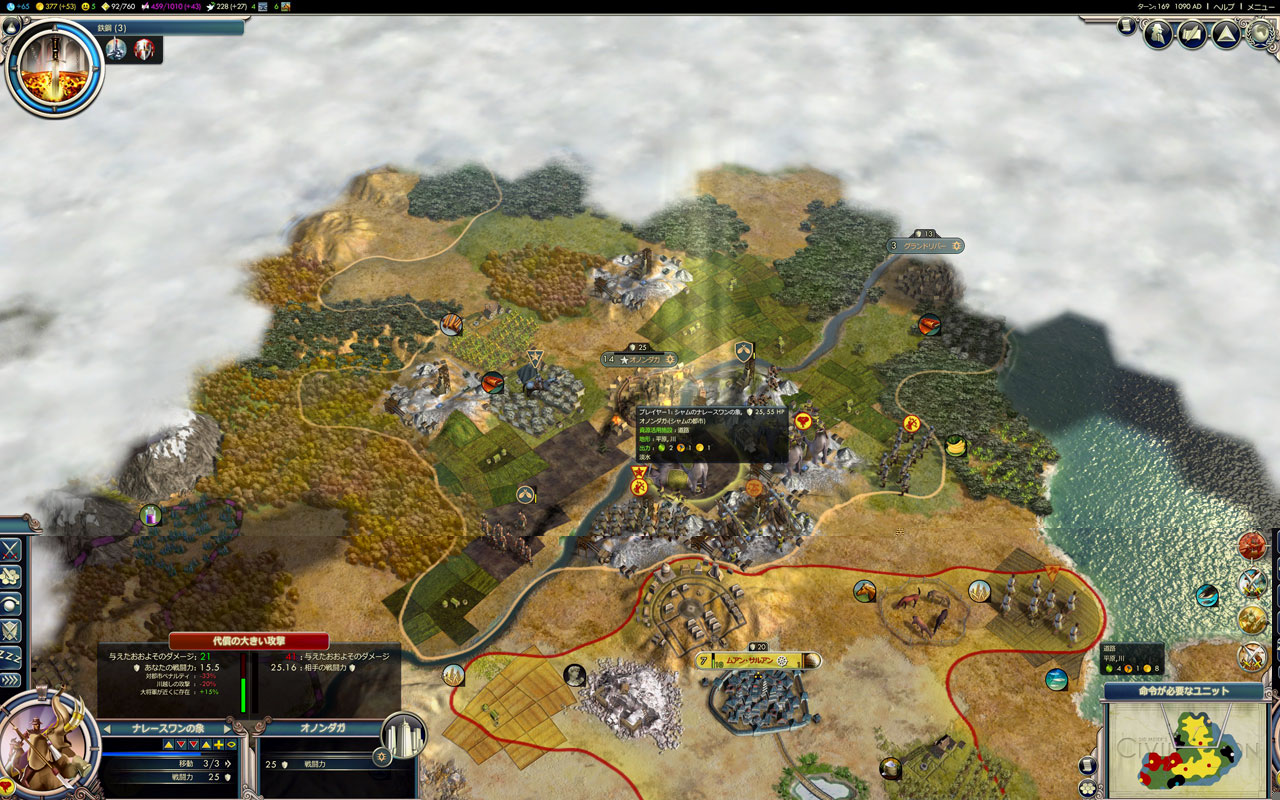
Task: Open the advisors portrait button
Action: tap(1158, 35)
